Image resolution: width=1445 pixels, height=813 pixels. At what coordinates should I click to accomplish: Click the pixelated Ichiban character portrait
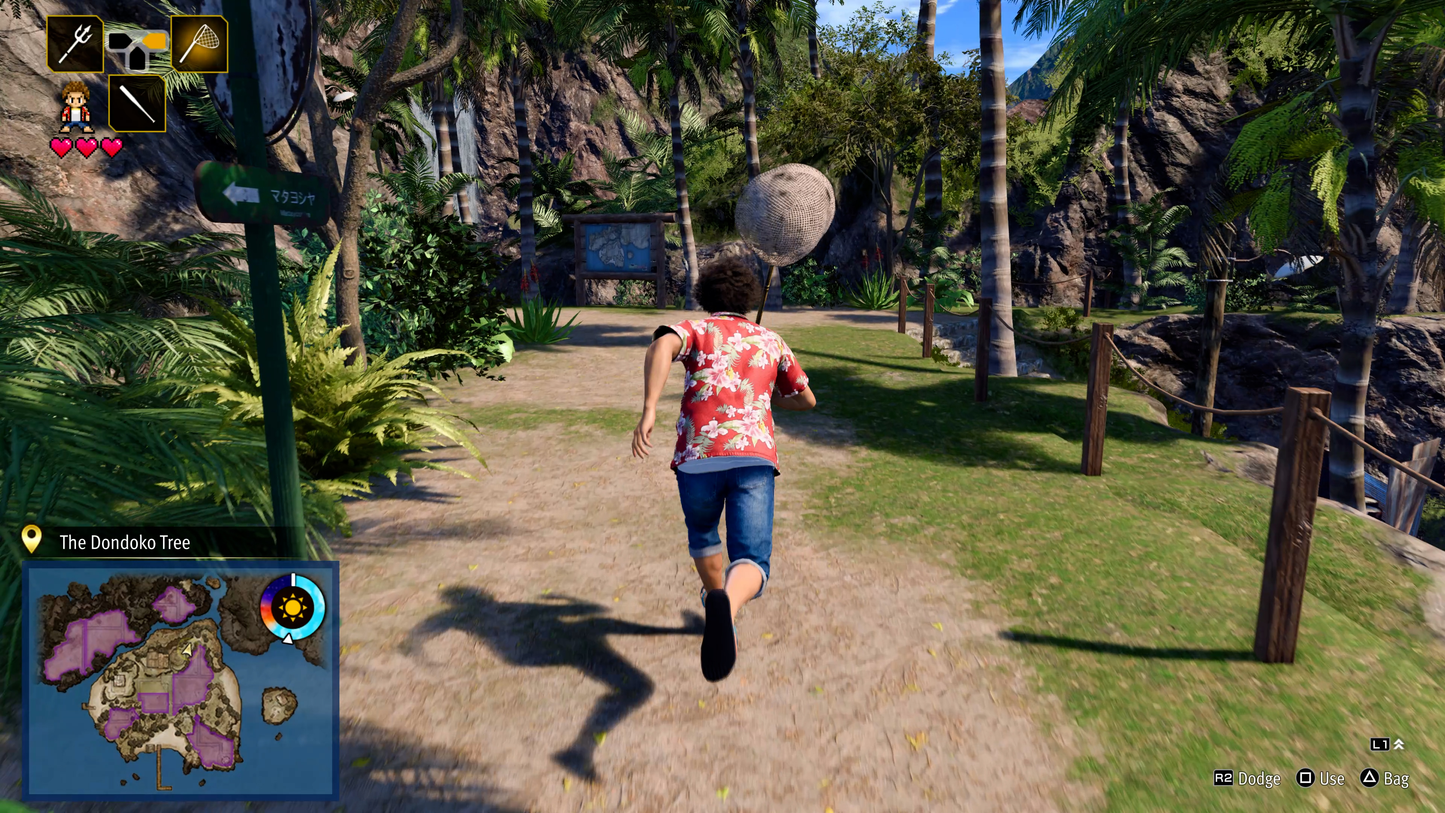pos(74,107)
